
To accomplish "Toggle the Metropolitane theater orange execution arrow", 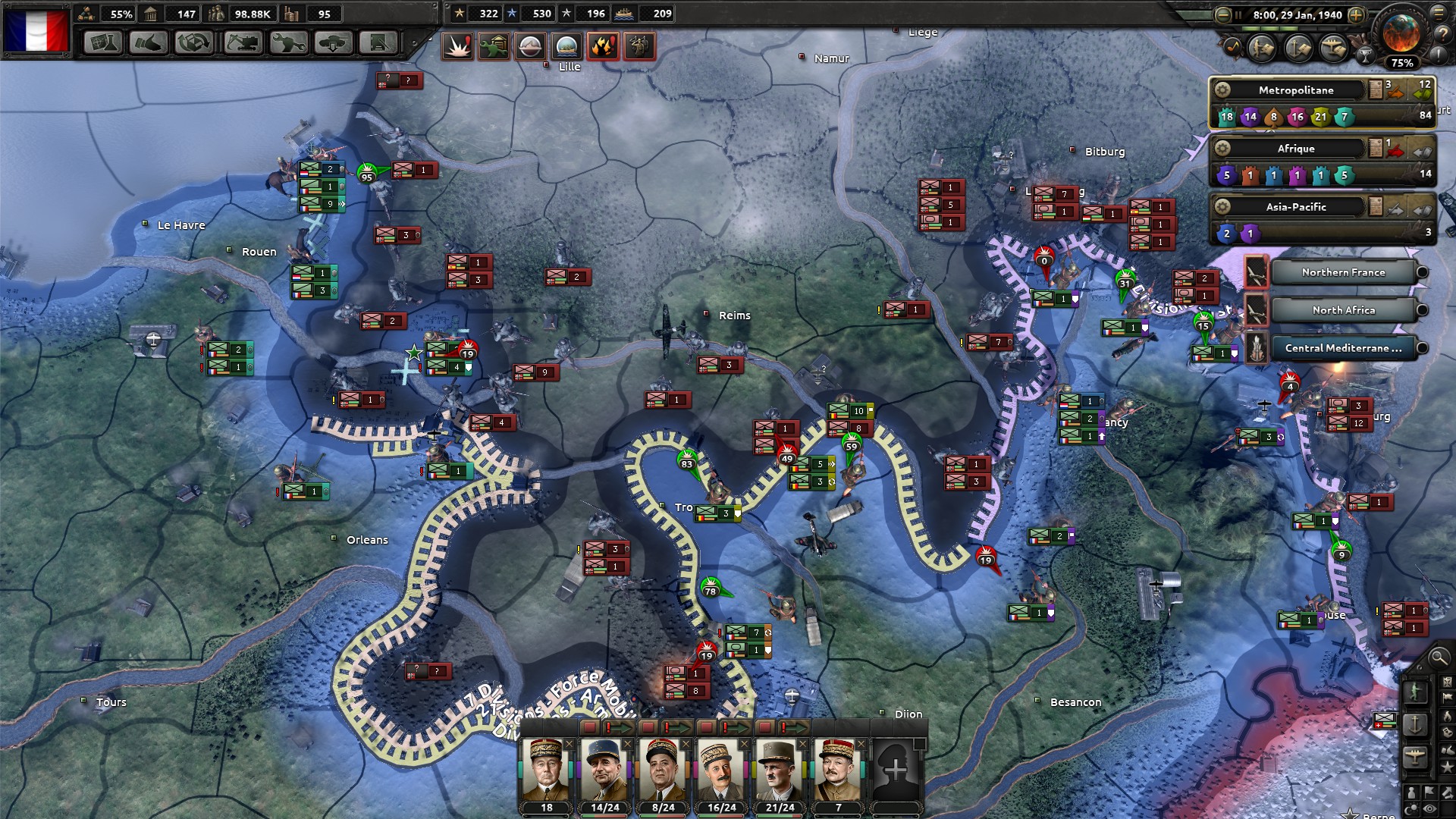I will click(x=1395, y=92).
